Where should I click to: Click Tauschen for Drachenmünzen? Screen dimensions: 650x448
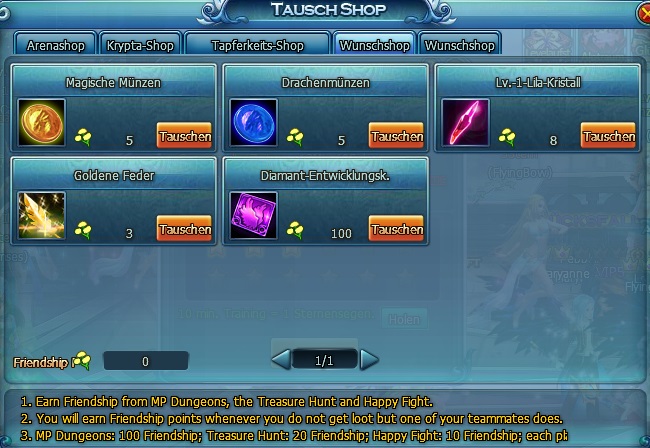pos(396,136)
